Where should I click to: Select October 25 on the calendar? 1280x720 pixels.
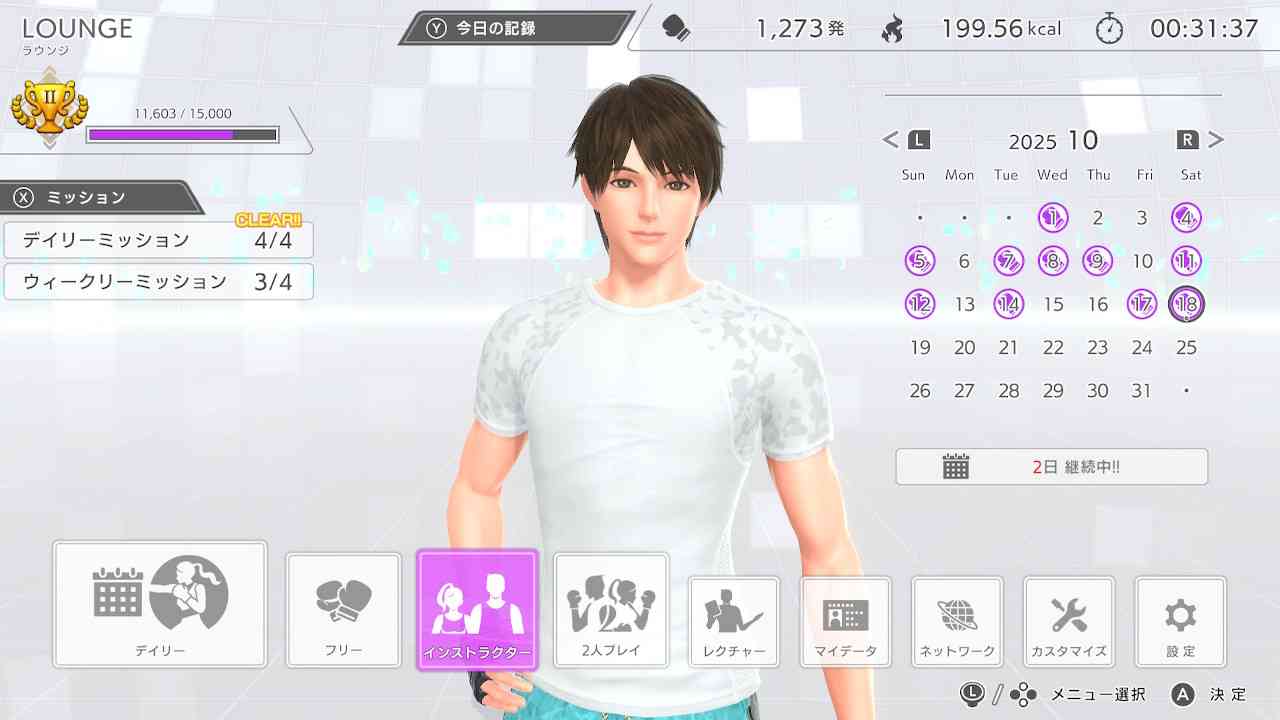[x=1186, y=348]
